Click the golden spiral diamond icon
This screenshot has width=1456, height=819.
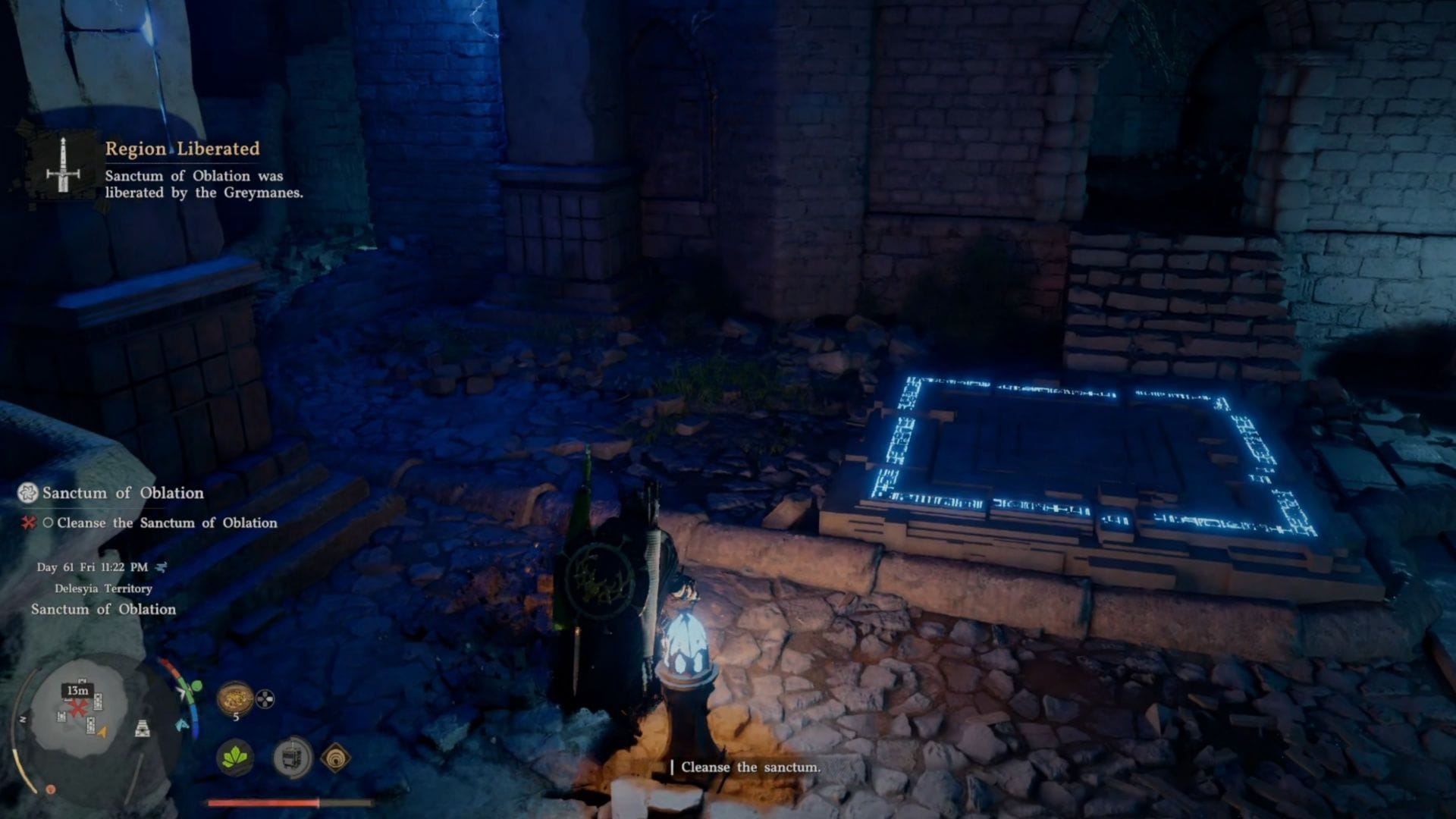[335, 757]
